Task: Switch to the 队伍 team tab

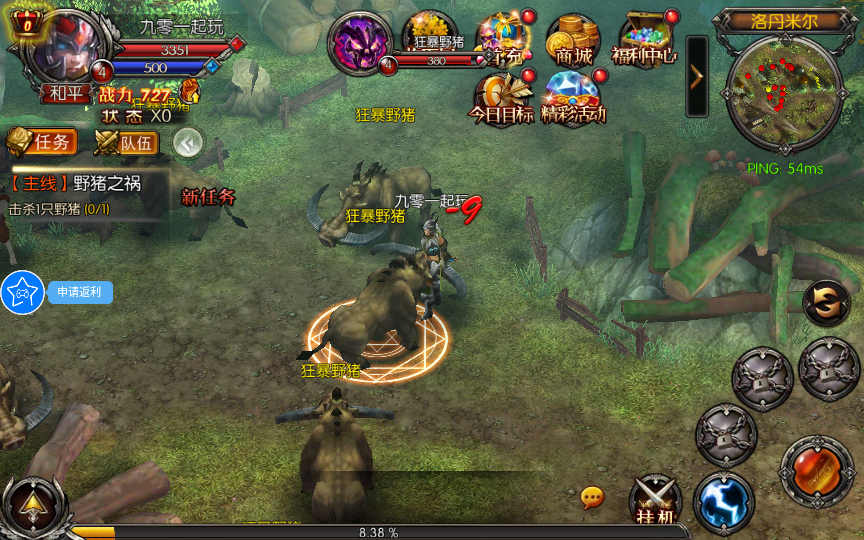Action: [127, 143]
